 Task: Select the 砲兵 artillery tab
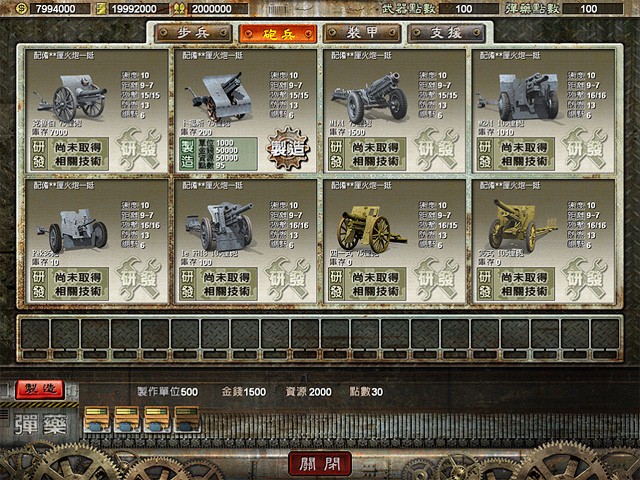[x=277, y=33]
